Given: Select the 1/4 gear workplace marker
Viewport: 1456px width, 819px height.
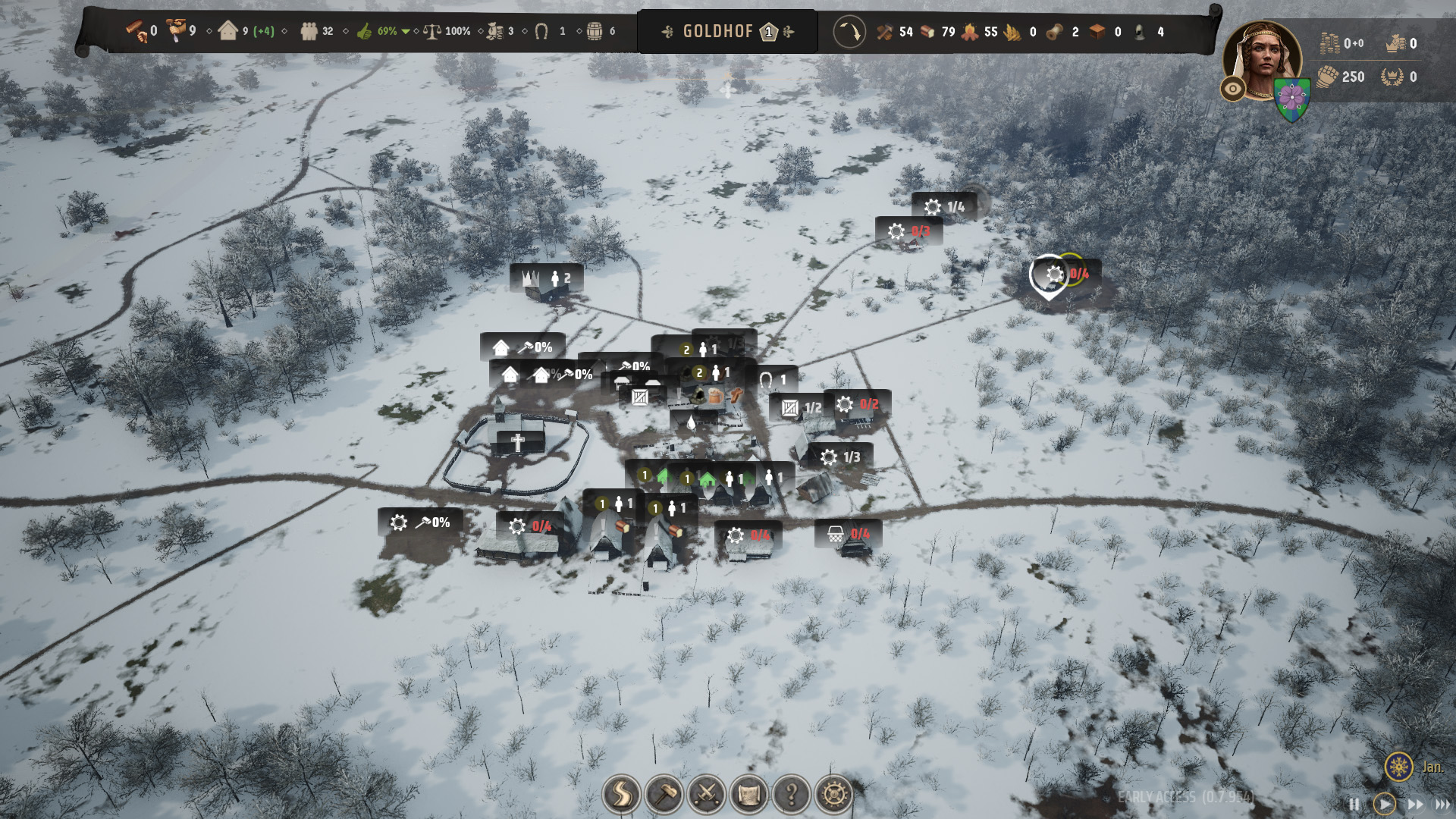Looking at the screenshot, I should (944, 207).
